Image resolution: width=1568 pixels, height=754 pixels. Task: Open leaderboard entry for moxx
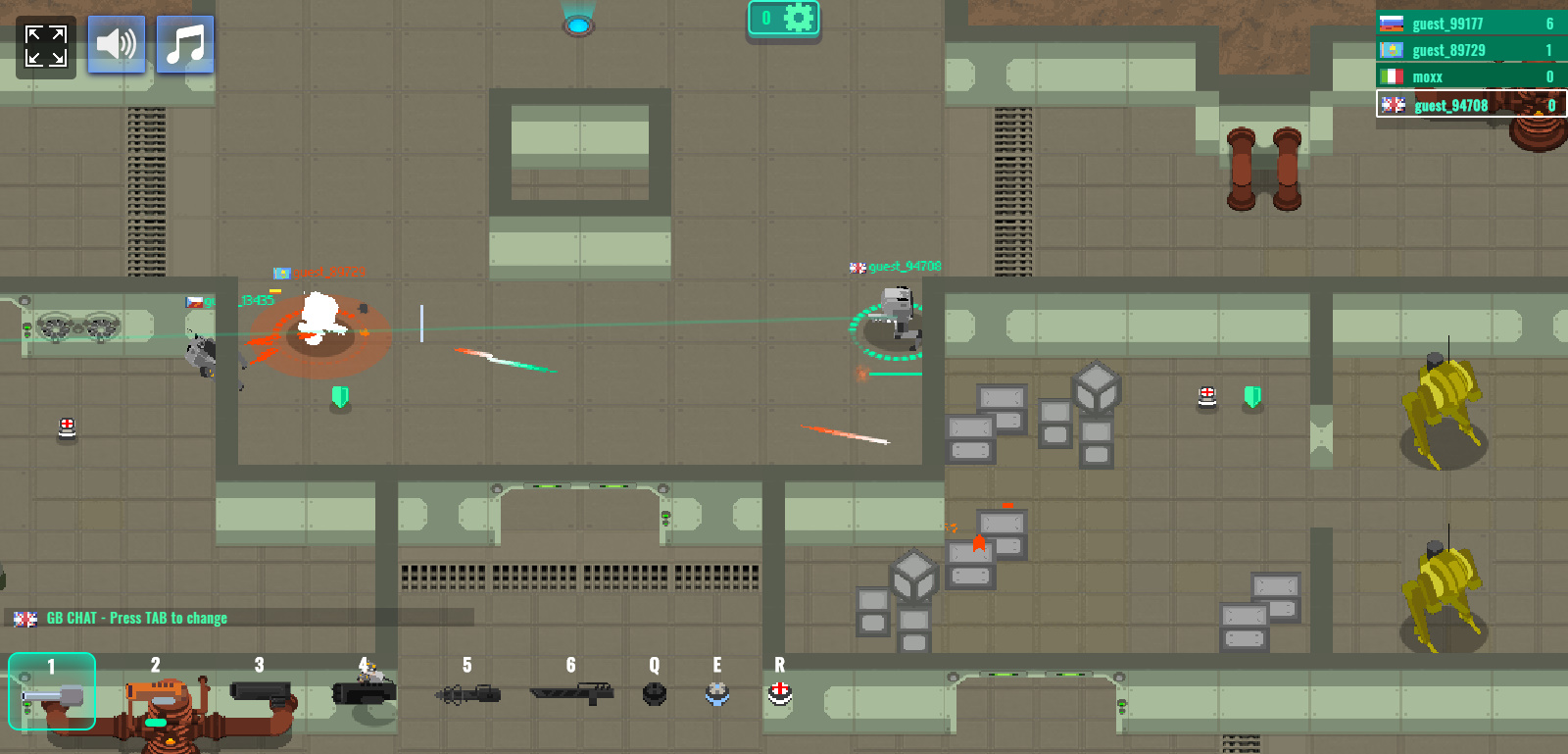pyautogui.click(x=1467, y=75)
